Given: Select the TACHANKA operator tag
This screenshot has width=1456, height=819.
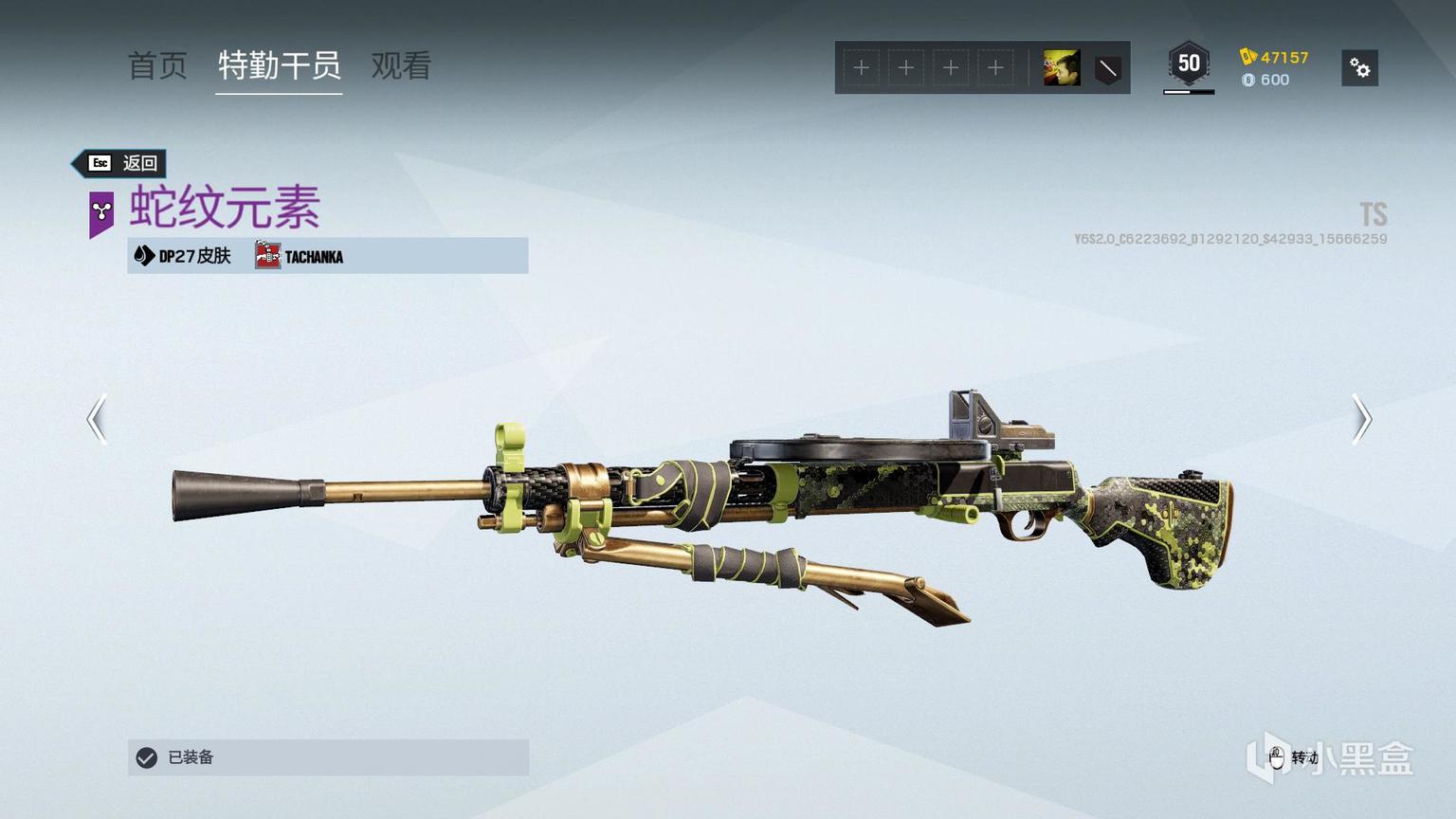Looking at the screenshot, I should (x=300, y=256).
